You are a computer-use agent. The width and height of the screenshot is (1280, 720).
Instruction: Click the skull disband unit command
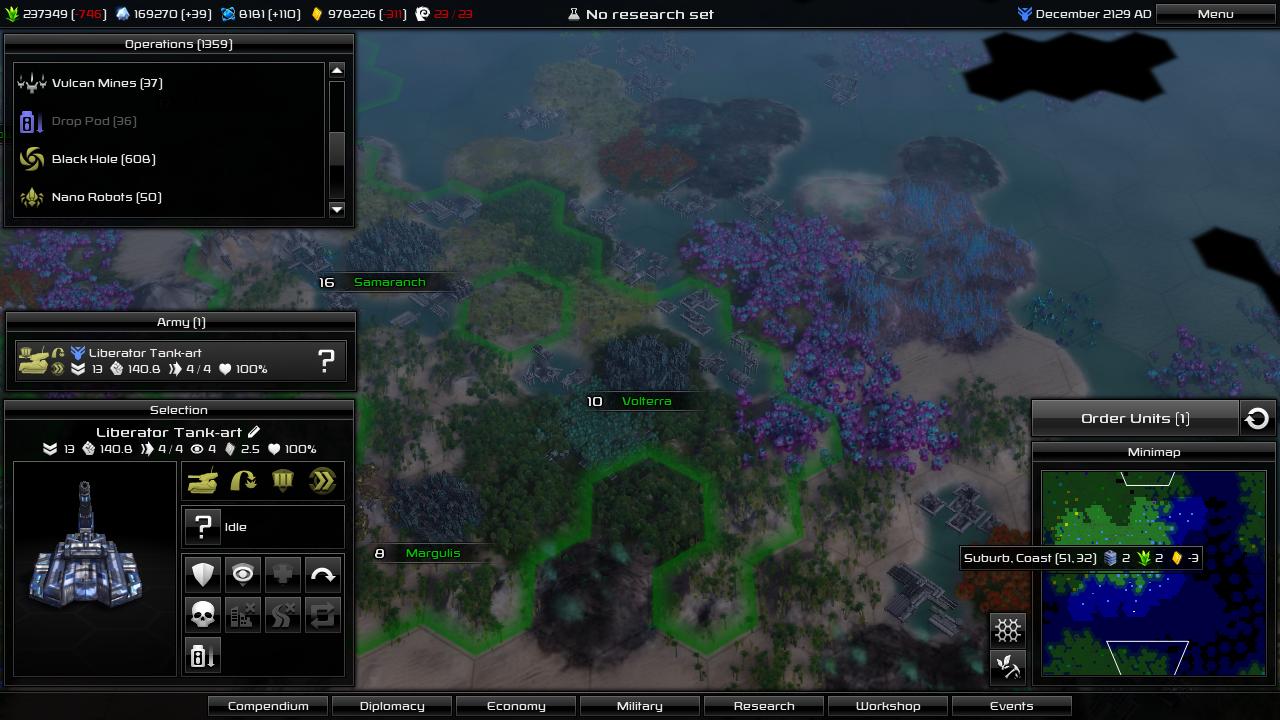point(203,615)
